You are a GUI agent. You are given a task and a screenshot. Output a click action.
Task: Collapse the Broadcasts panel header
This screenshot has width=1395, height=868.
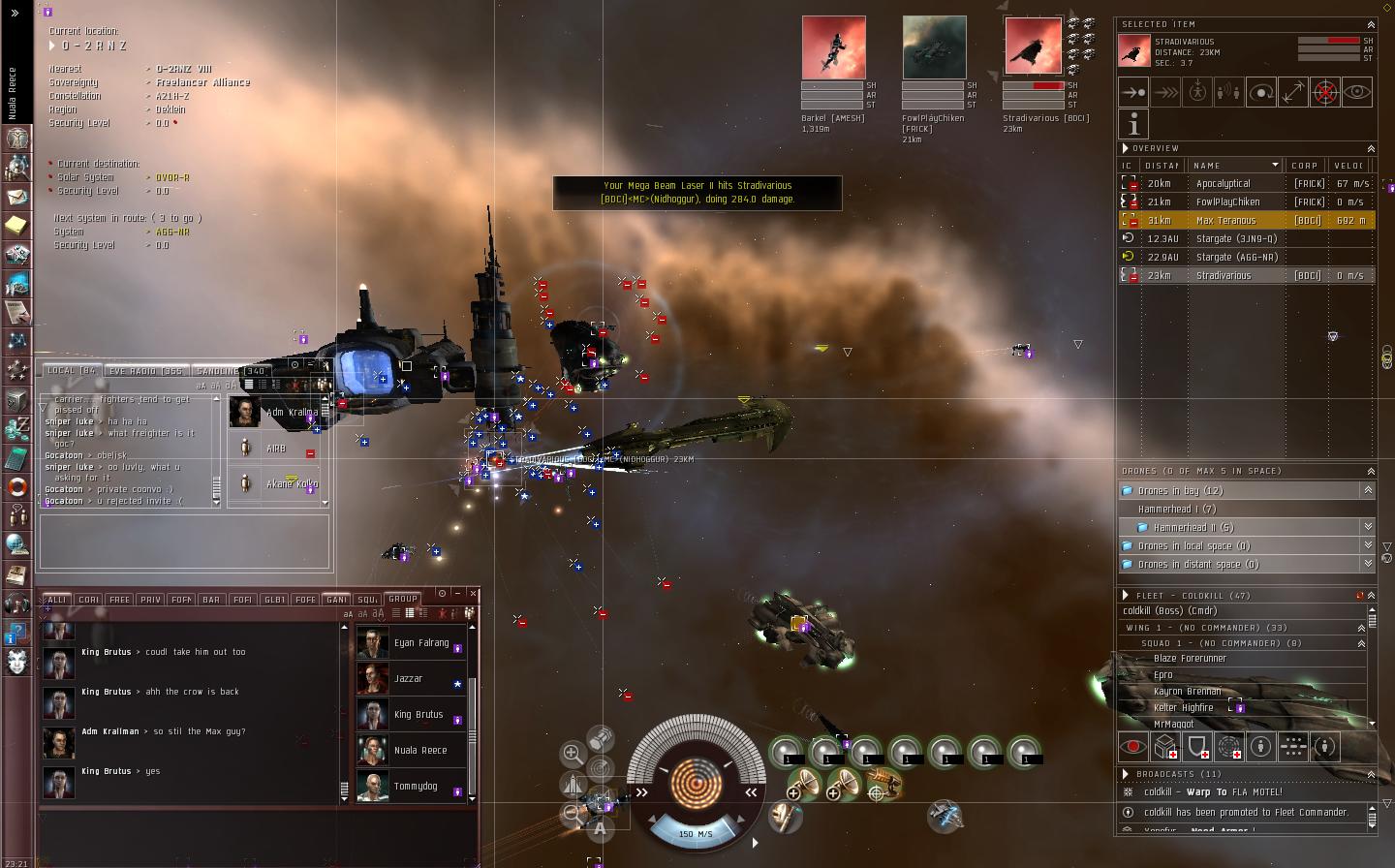(x=1371, y=774)
